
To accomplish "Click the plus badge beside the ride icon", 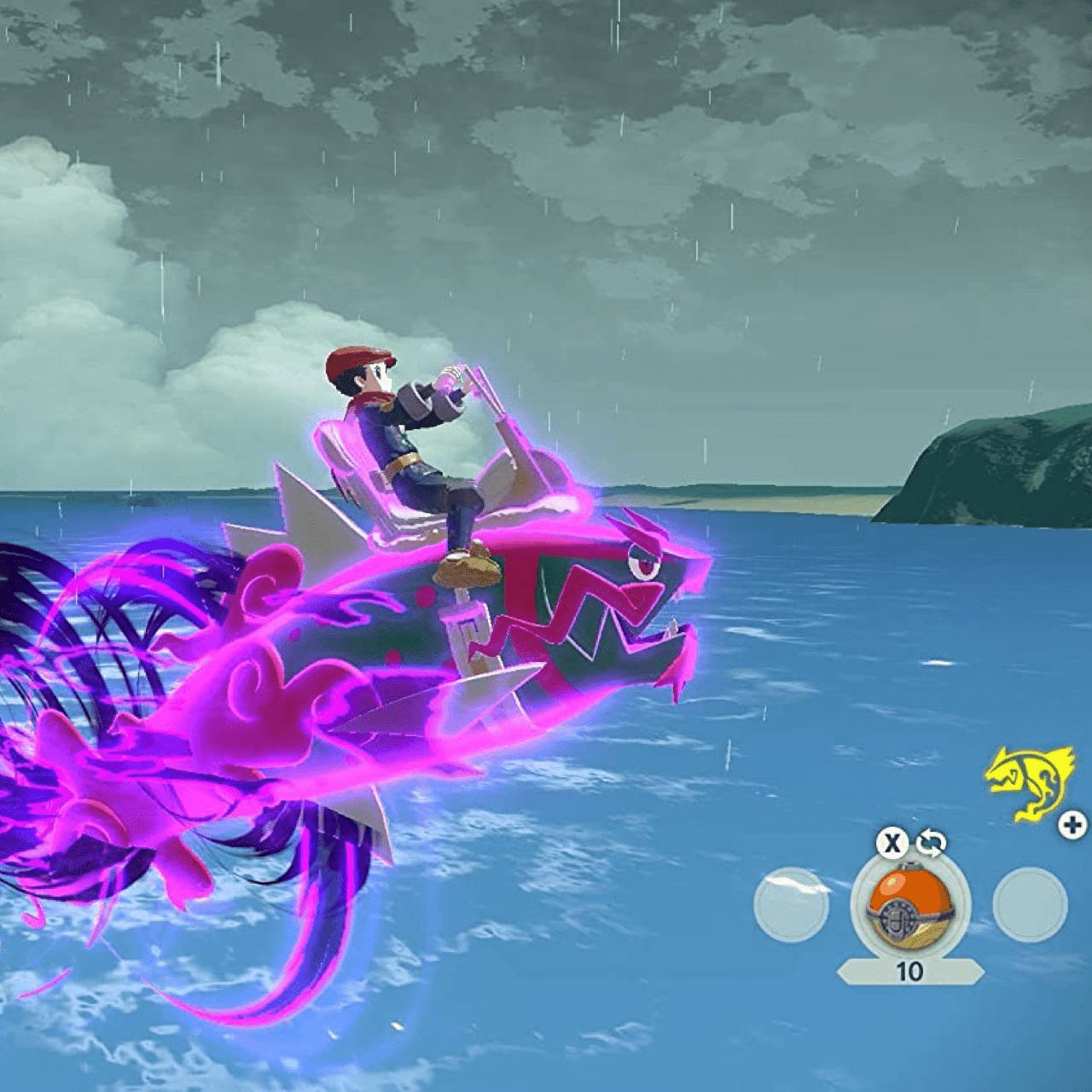I will (x=1071, y=826).
